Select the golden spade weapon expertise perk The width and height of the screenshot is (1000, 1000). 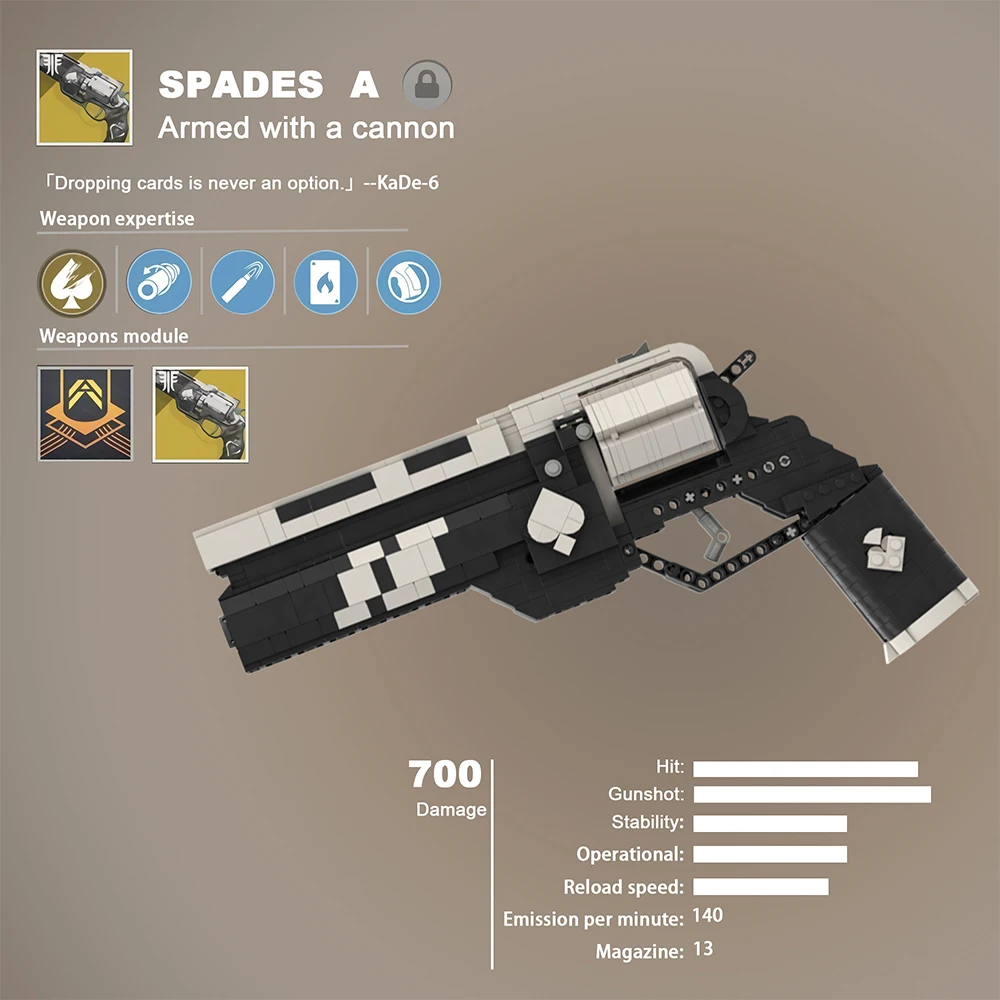pyautogui.click(x=72, y=282)
